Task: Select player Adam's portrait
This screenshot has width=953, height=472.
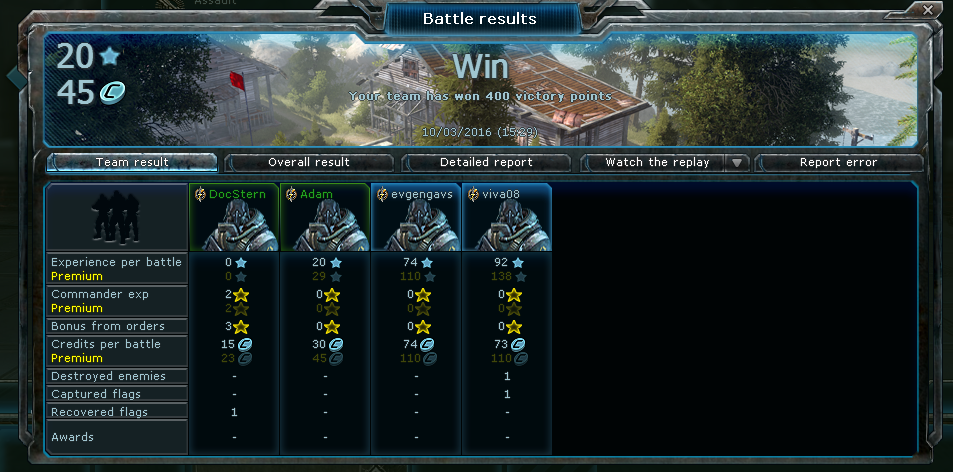Action: click(326, 226)
